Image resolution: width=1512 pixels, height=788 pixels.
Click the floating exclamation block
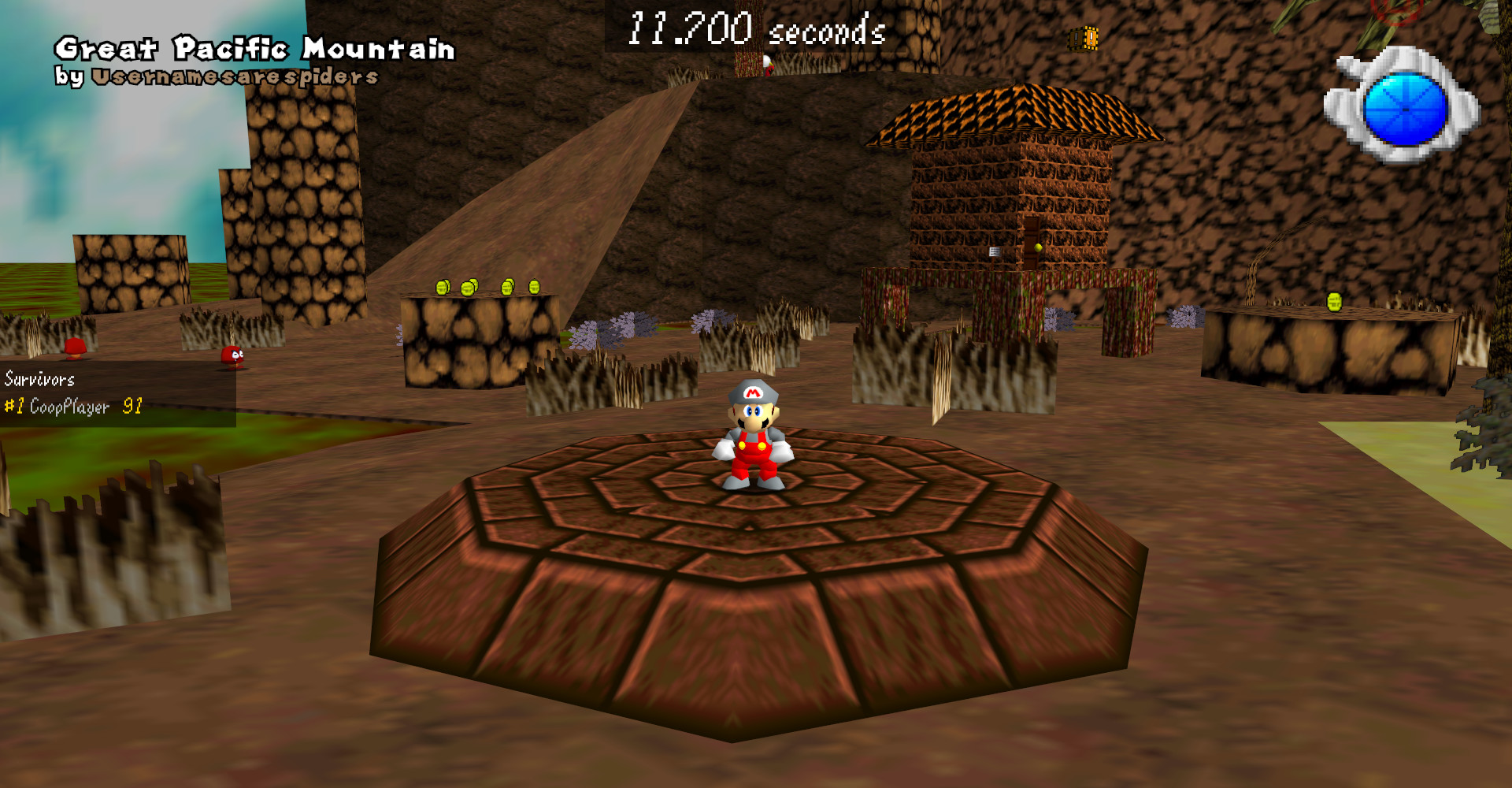[x=1082, y=38]
